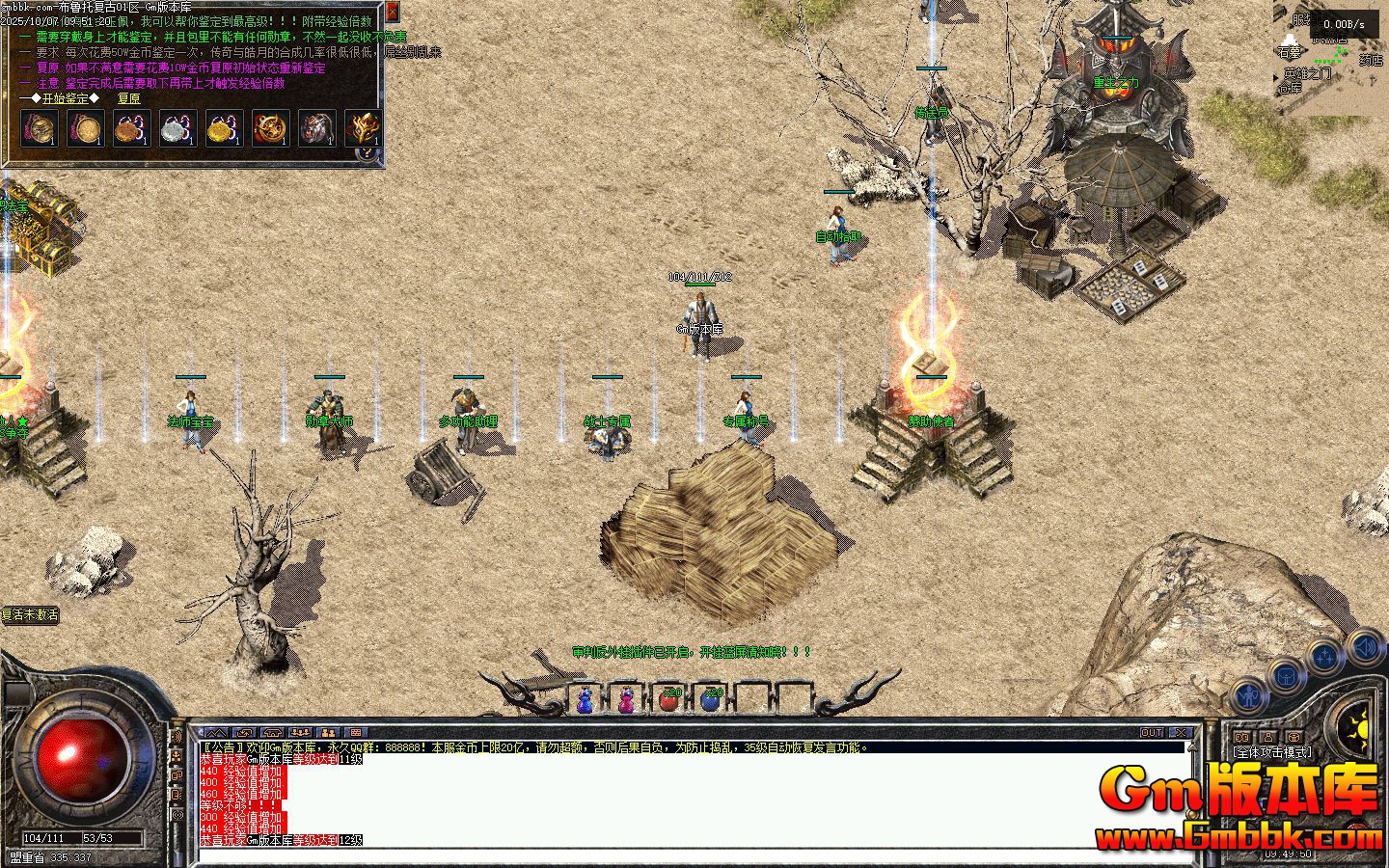Select the silver medal item slot
Screen dimensions: 1389x868
pyautogui.click(x=178, y=128)
